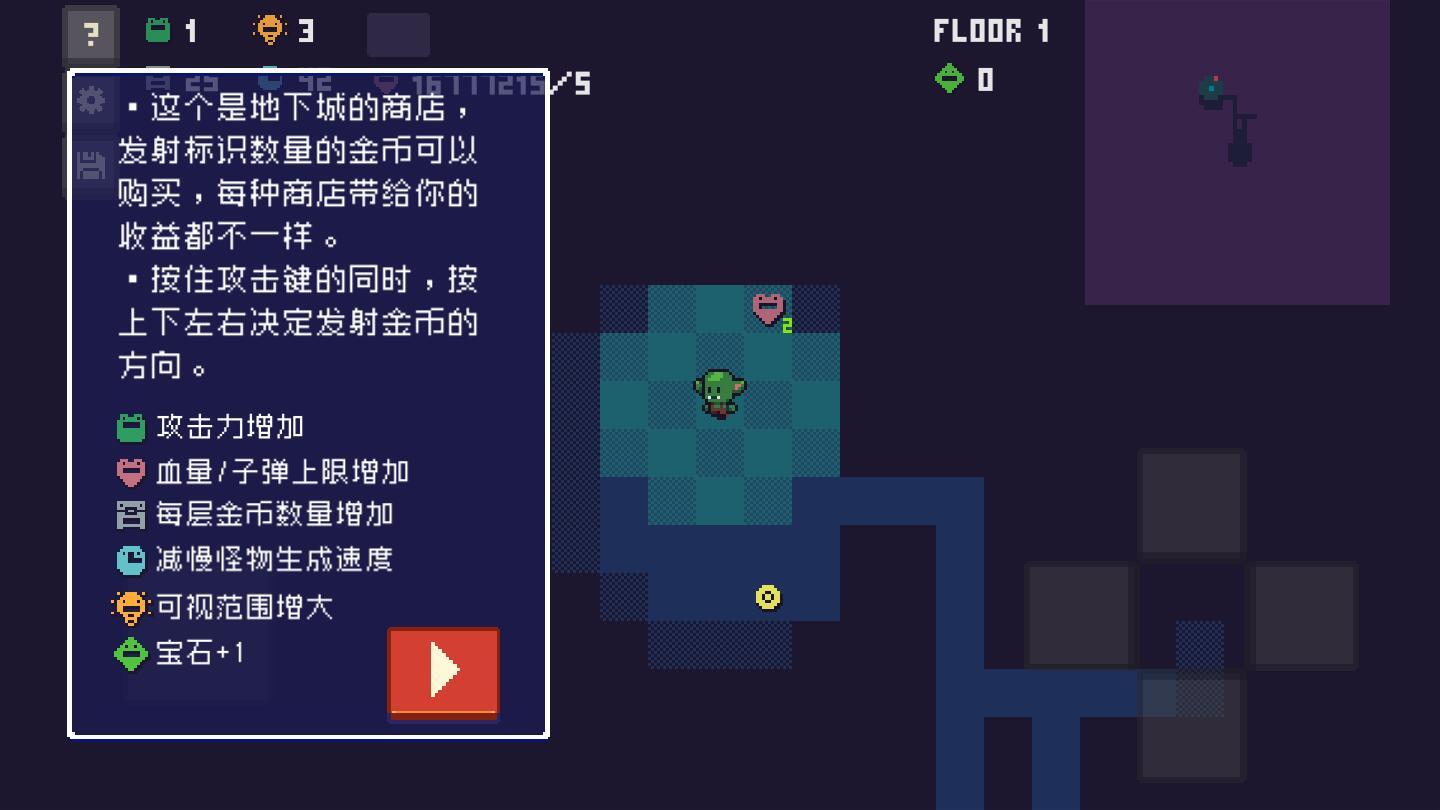
Task: Click the green gem 宝石+1 icon in panel
Action: (x=131, y=651)
